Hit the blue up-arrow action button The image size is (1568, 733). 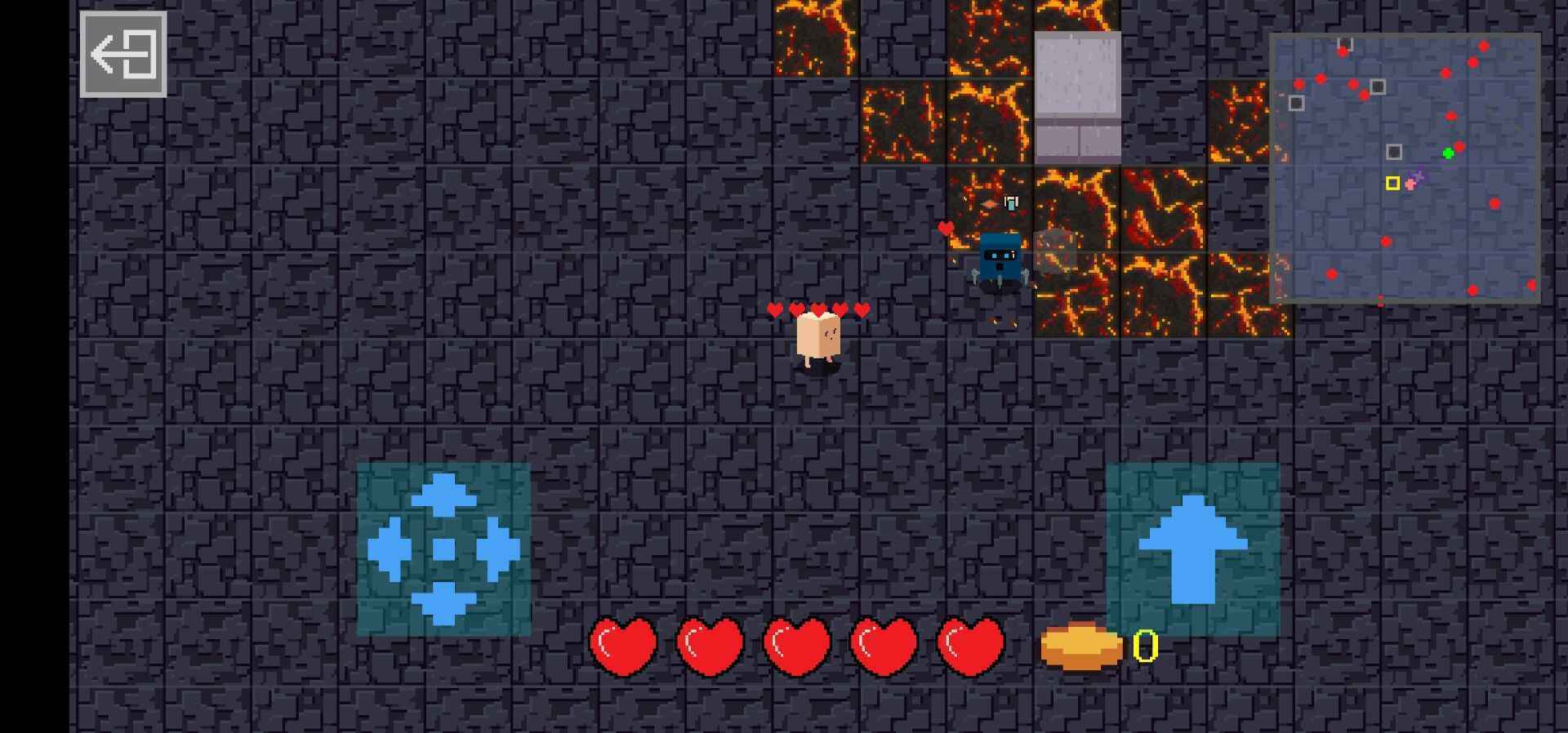click(1192, 549)
